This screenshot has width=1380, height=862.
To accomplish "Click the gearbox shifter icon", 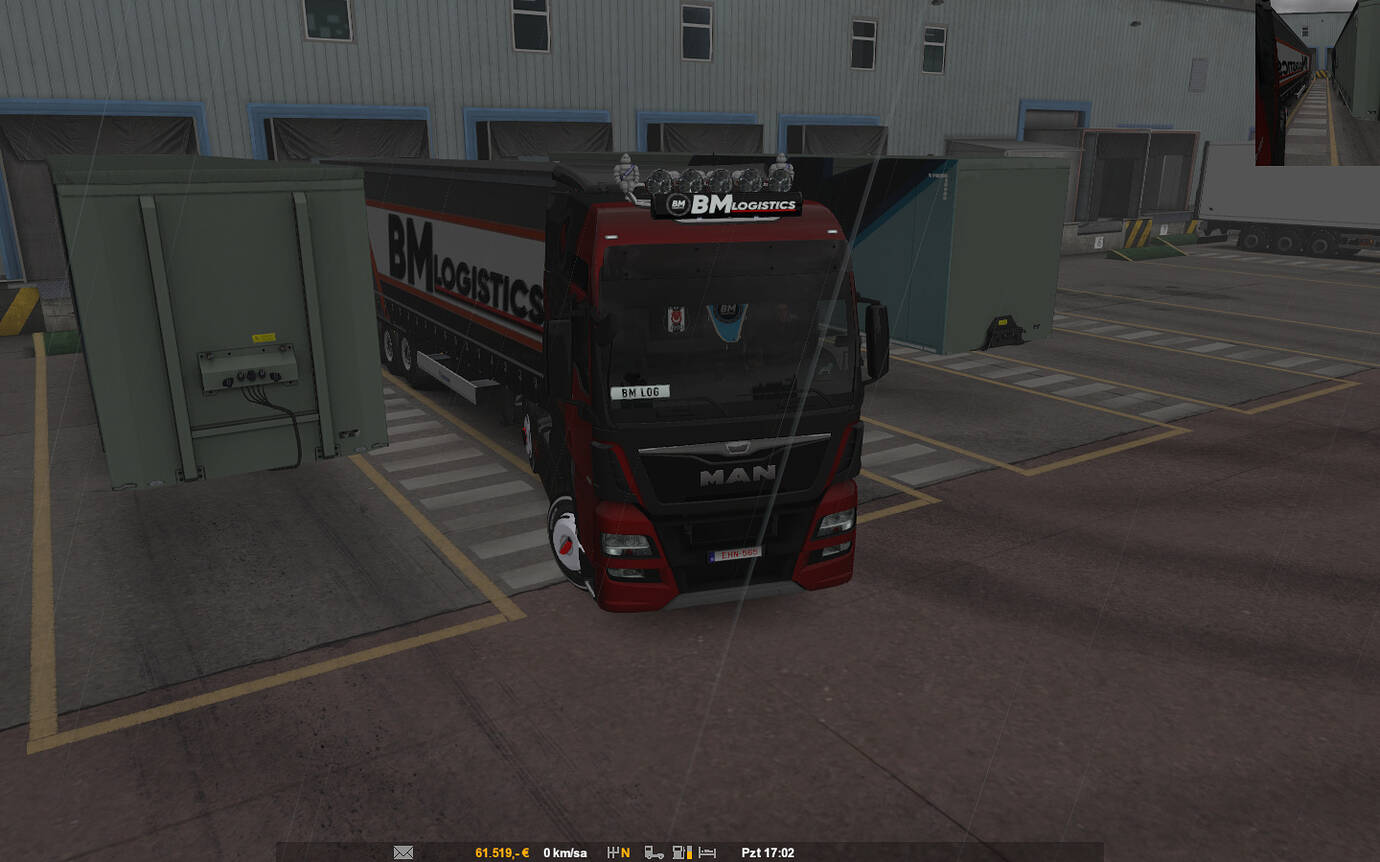I will coord(612,853).
